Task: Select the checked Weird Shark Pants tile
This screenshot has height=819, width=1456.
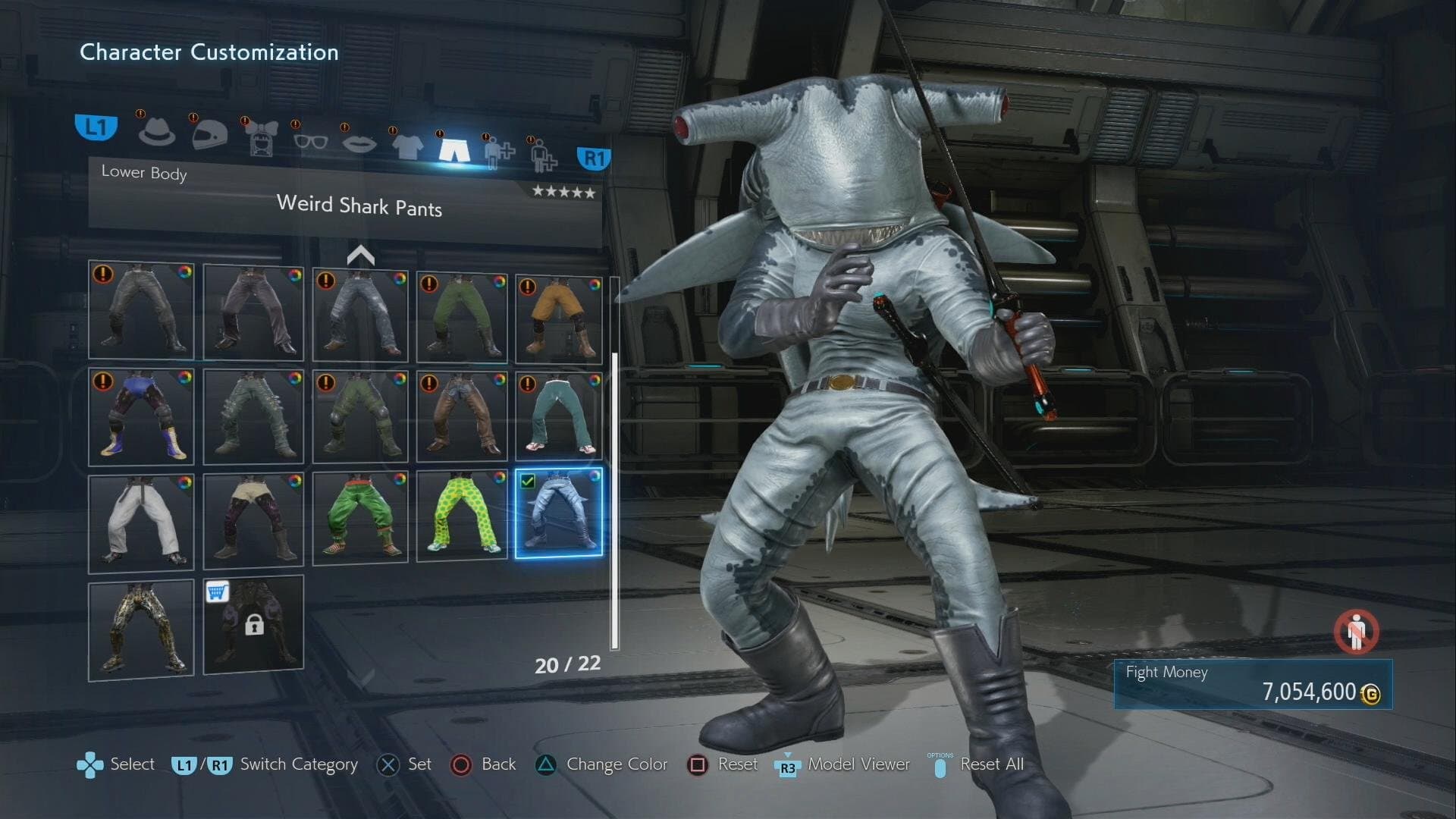Action: click(559, 513)
